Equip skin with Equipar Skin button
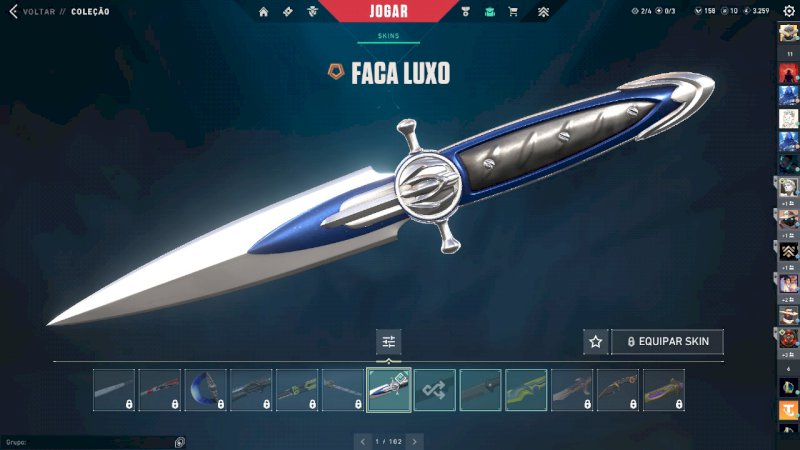The height and width of the screenshot is (450, 800). coord(667,342)
